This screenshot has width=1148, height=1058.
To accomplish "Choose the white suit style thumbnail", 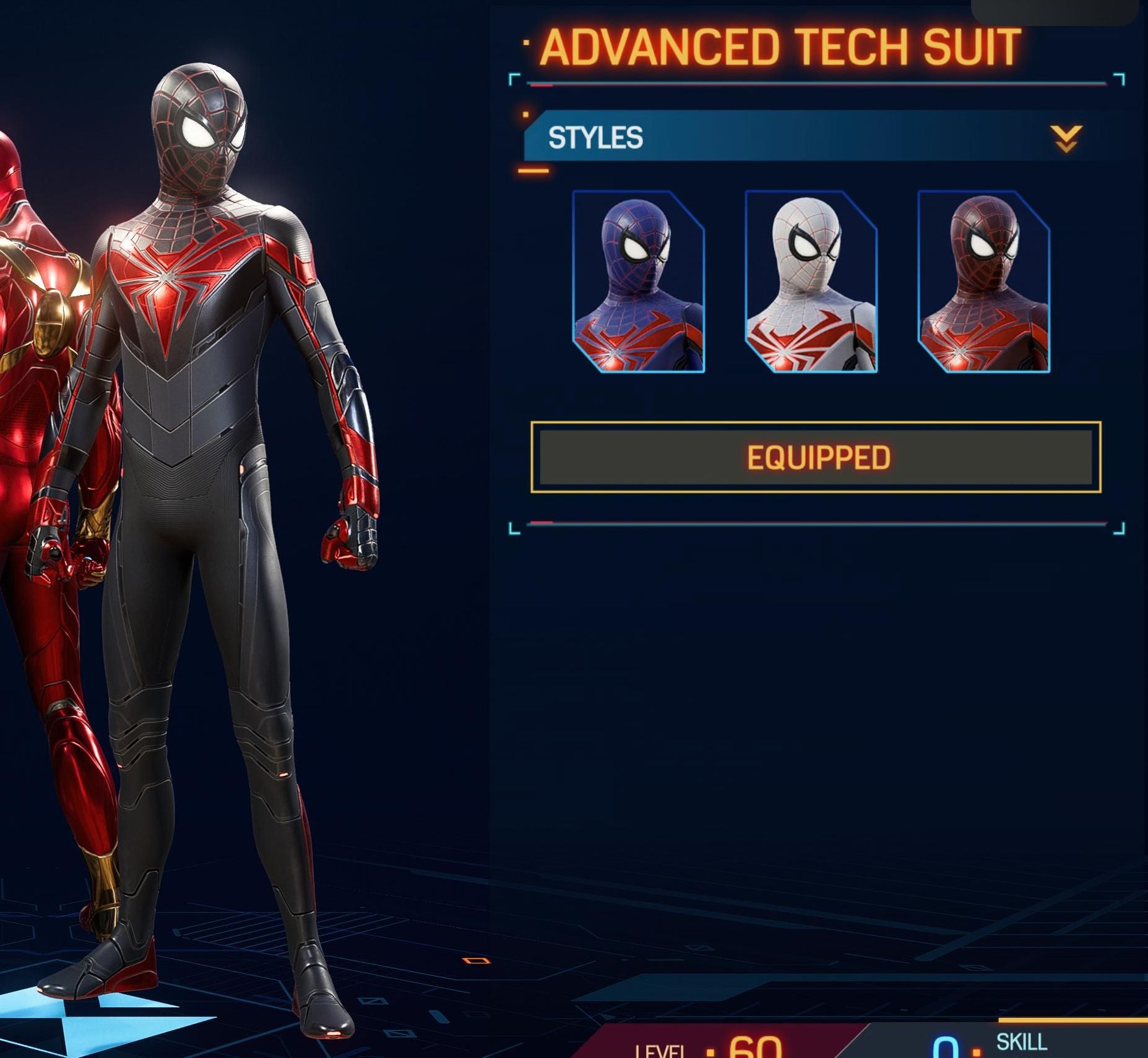I will click(x=811, y=282).
